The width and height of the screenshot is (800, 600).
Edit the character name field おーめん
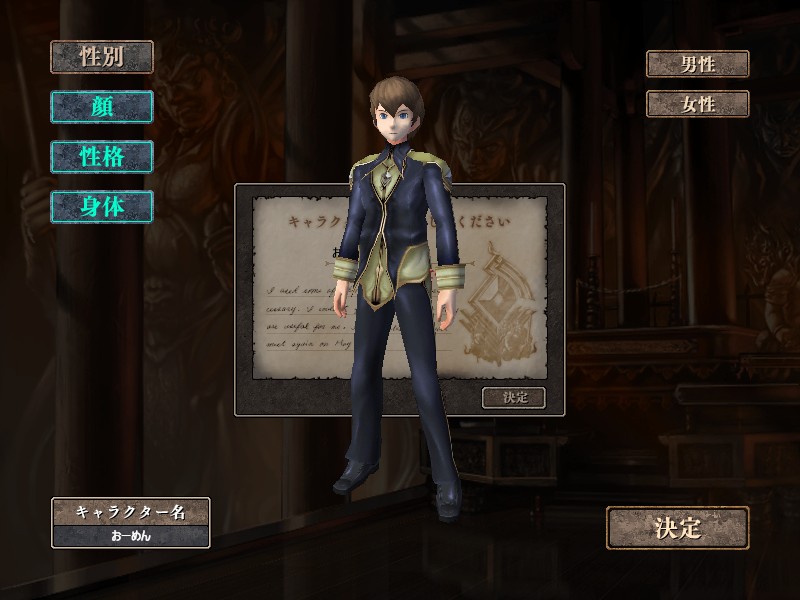click(131, 535)
